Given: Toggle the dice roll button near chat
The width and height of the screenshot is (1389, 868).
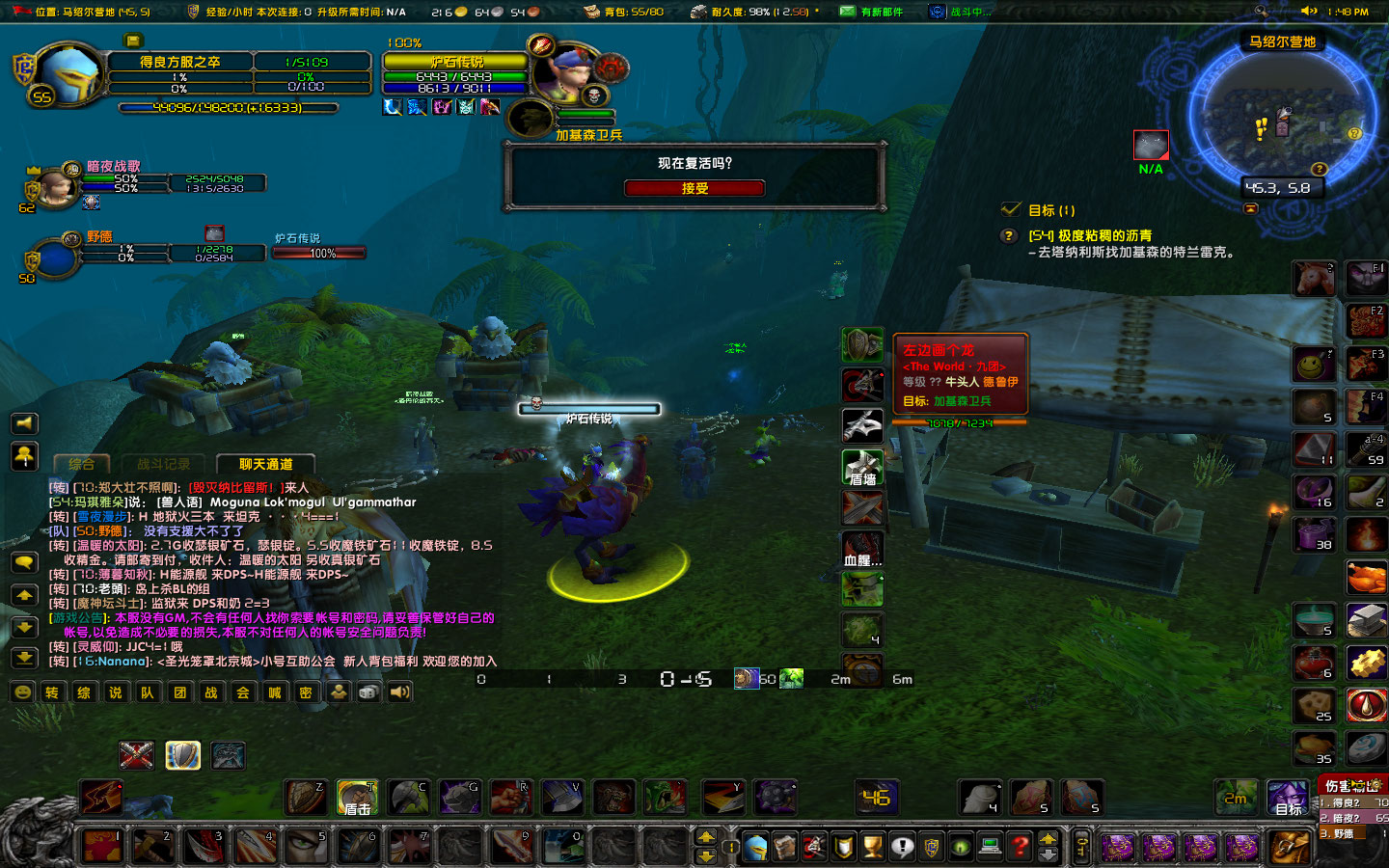Looking at the screenshot, I should [x=368, y=692].
